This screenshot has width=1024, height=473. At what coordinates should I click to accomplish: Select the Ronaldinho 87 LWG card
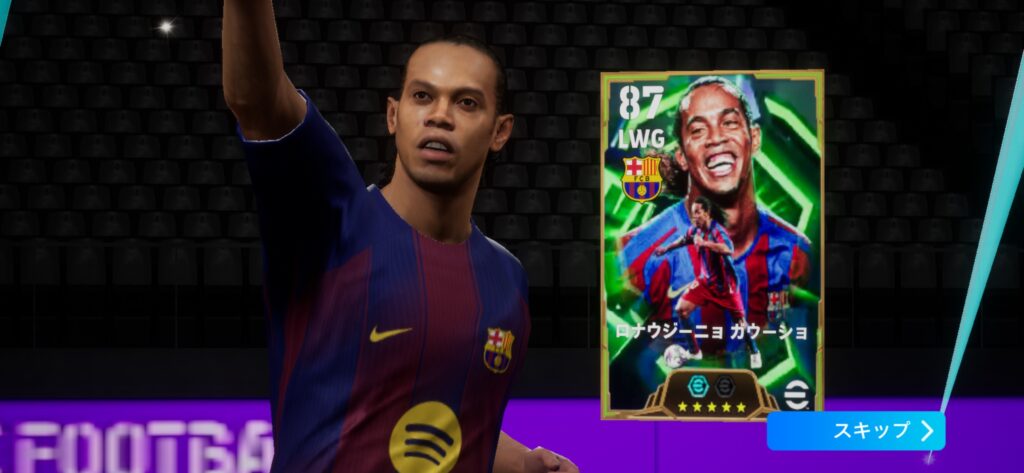[x=711, y=244]
